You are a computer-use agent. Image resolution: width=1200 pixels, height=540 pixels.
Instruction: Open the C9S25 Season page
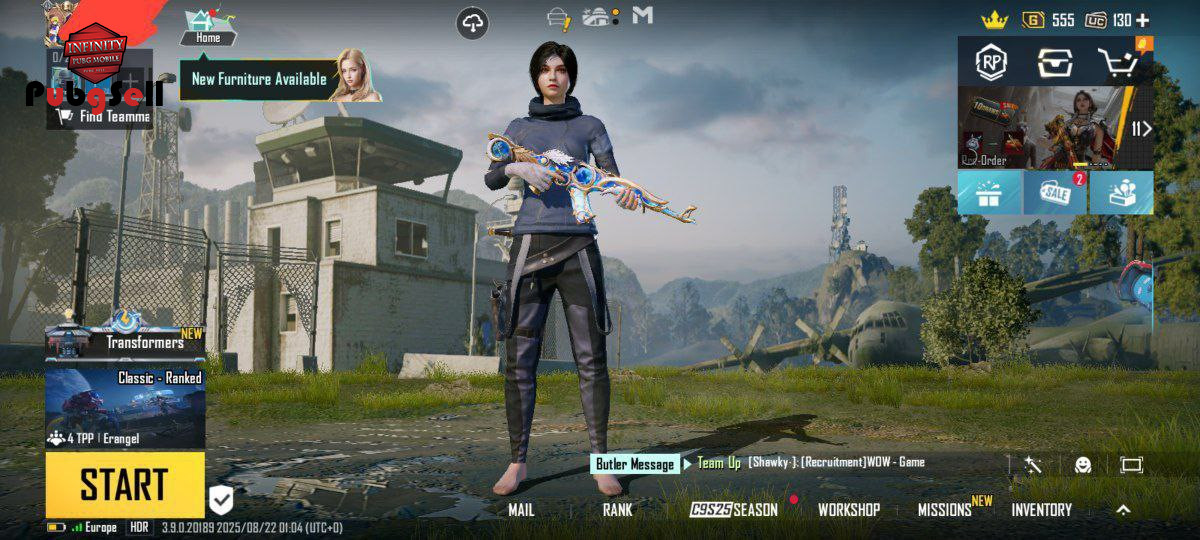[734, 510]
